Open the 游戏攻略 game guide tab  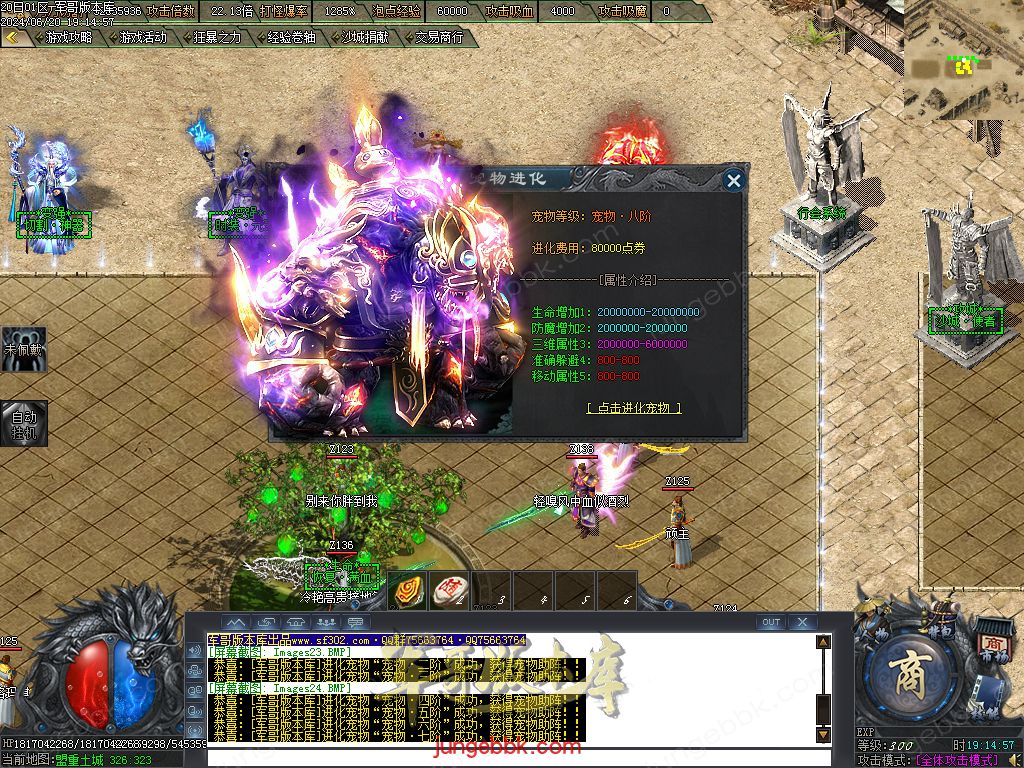coord(69,37)
